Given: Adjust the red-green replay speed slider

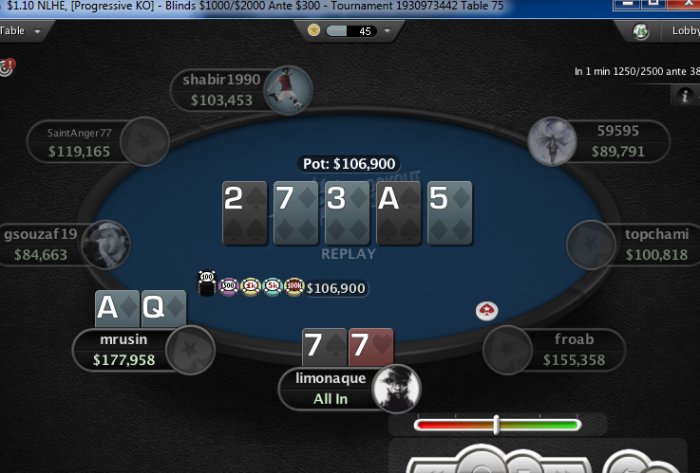Looking at the screenshot, I should pos(496,425).
